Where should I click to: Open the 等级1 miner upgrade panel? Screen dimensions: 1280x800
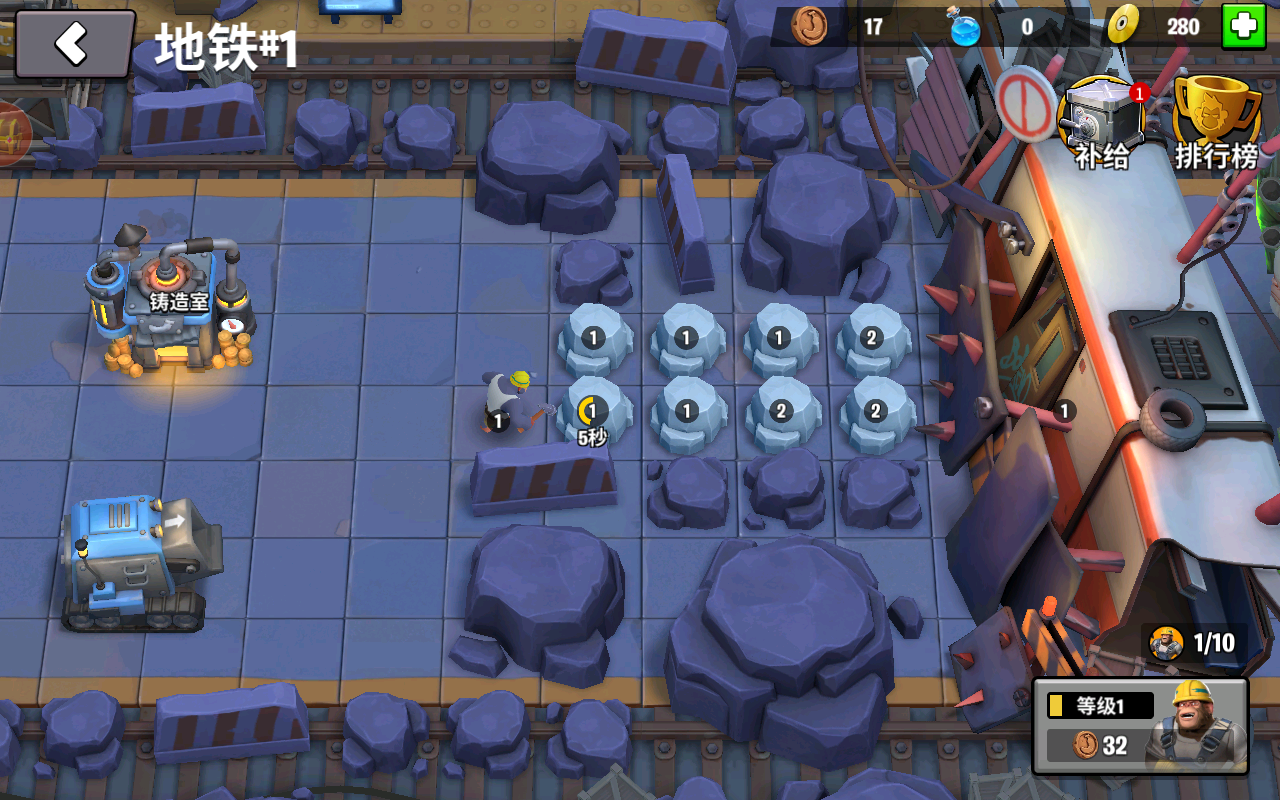click(1140, 726)
